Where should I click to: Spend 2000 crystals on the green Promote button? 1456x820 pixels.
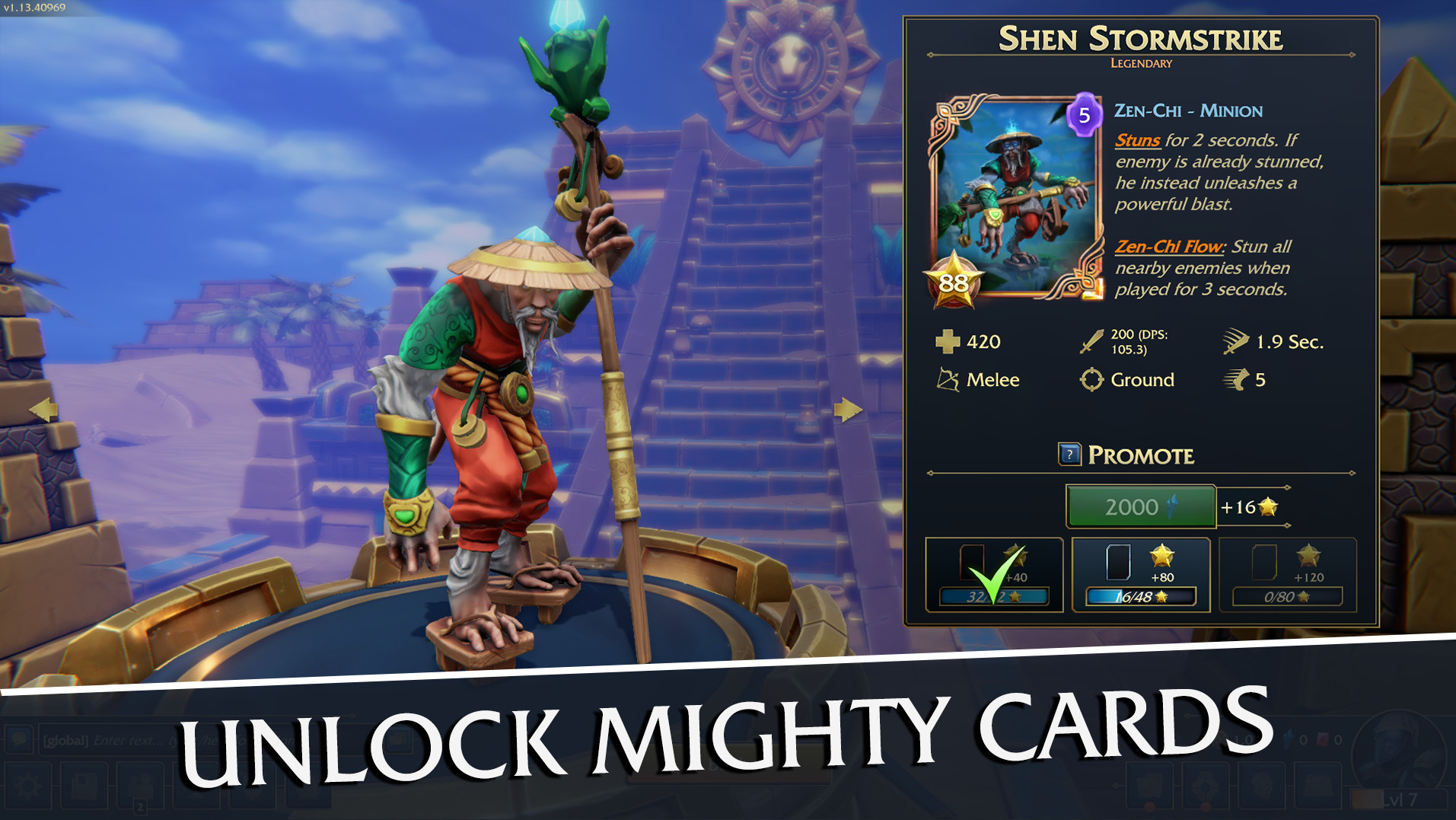coord(1139,506)
